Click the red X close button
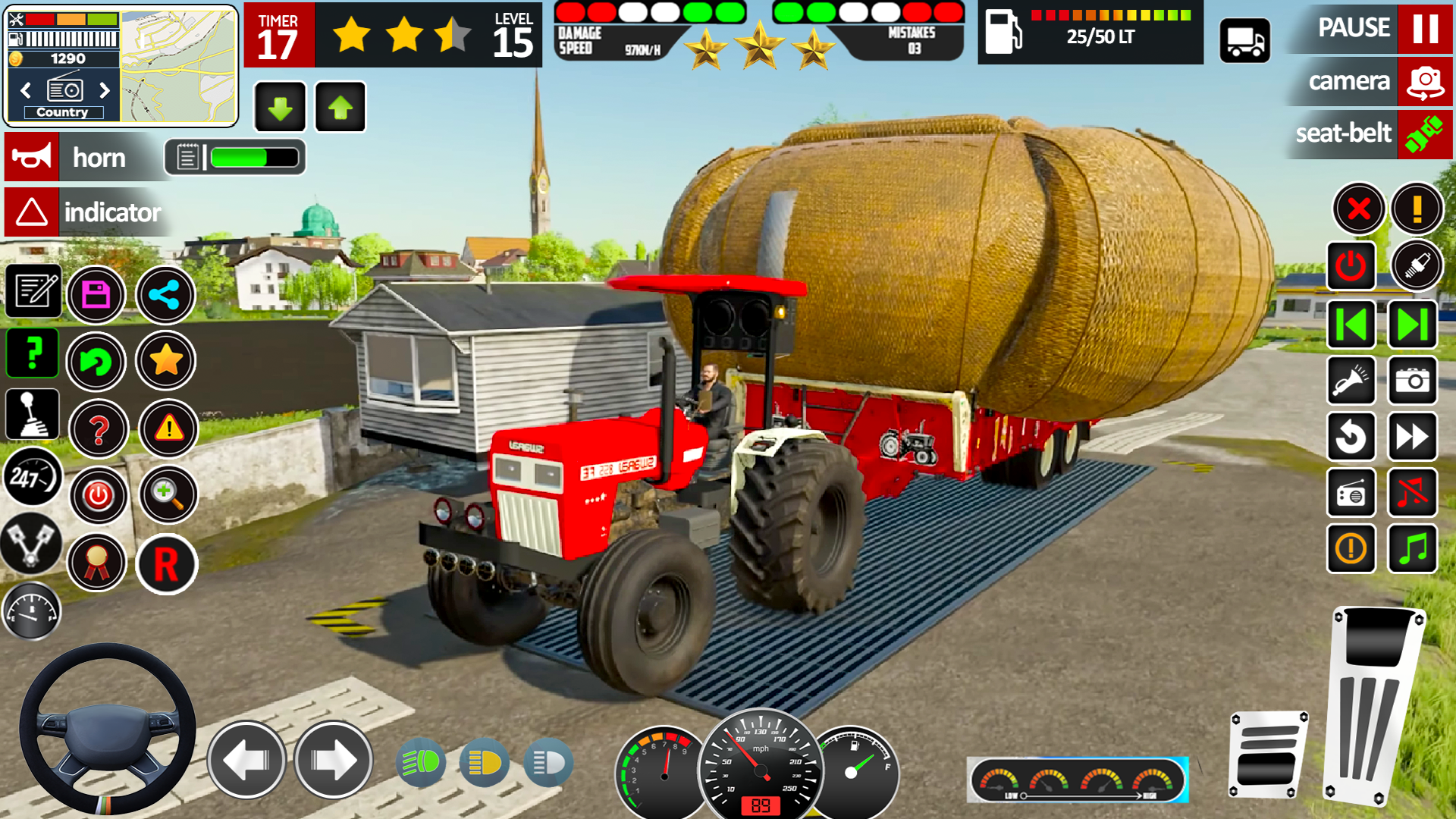The width and height of the screenshot is (1456, 819). 1359,209
